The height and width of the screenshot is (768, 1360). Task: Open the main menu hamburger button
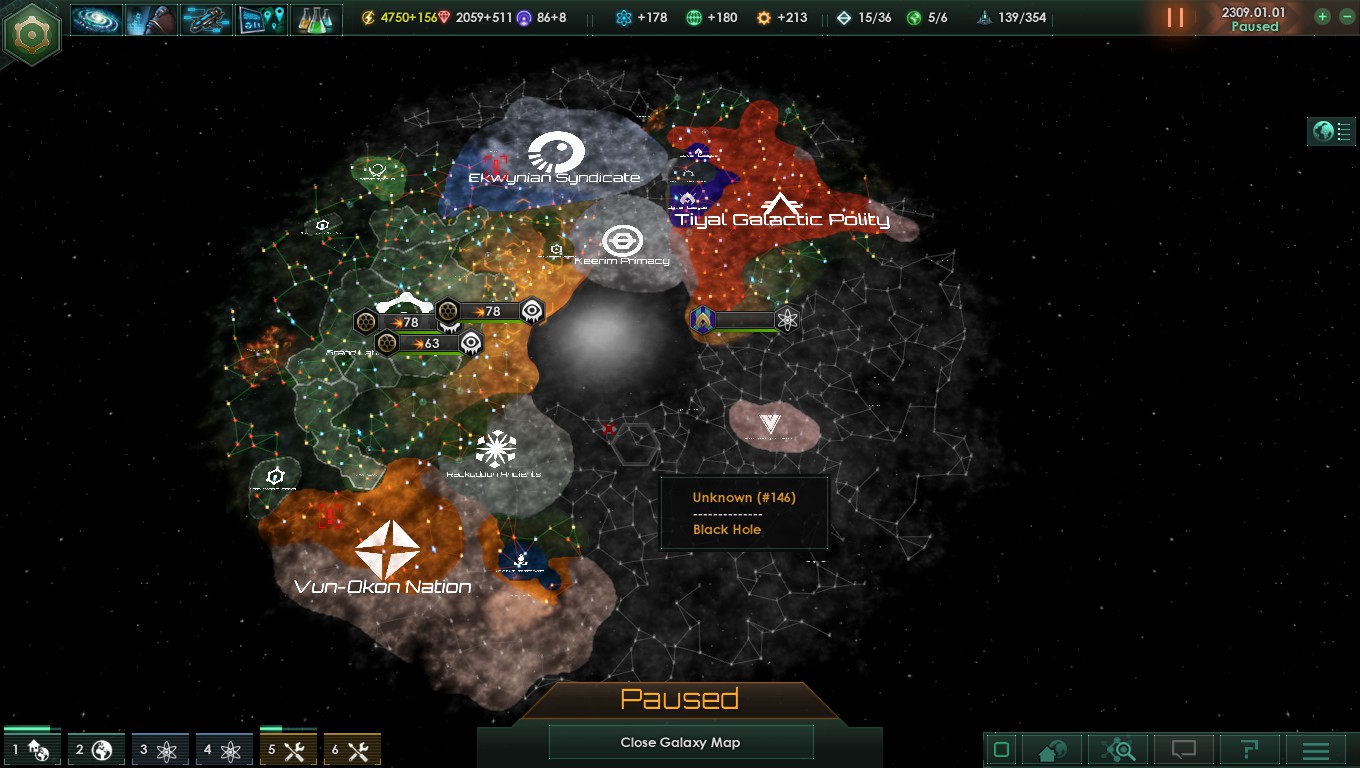point(1316,750)
